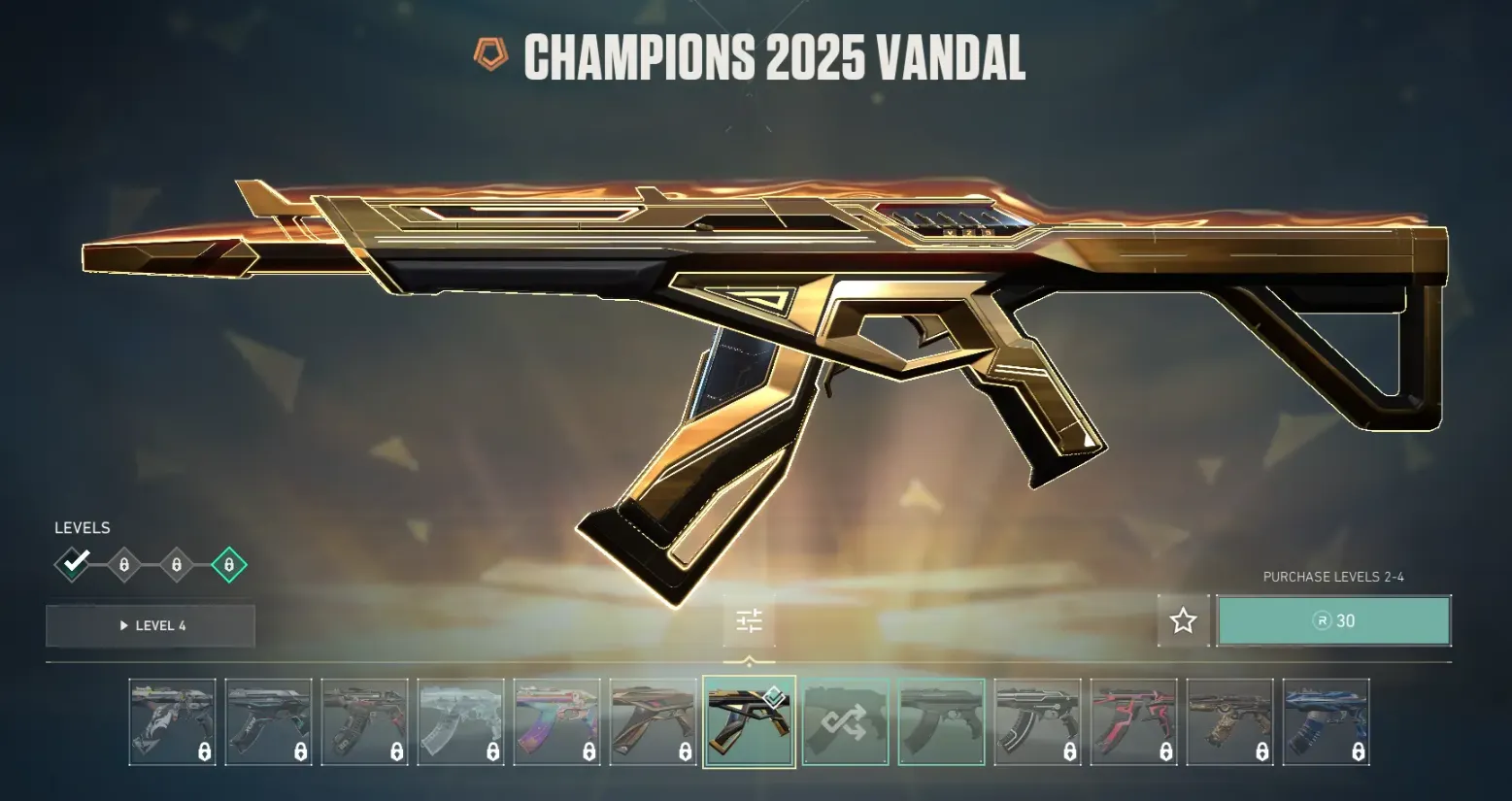Click the lock icon on the Level 2 diamond node

point(124,564)
